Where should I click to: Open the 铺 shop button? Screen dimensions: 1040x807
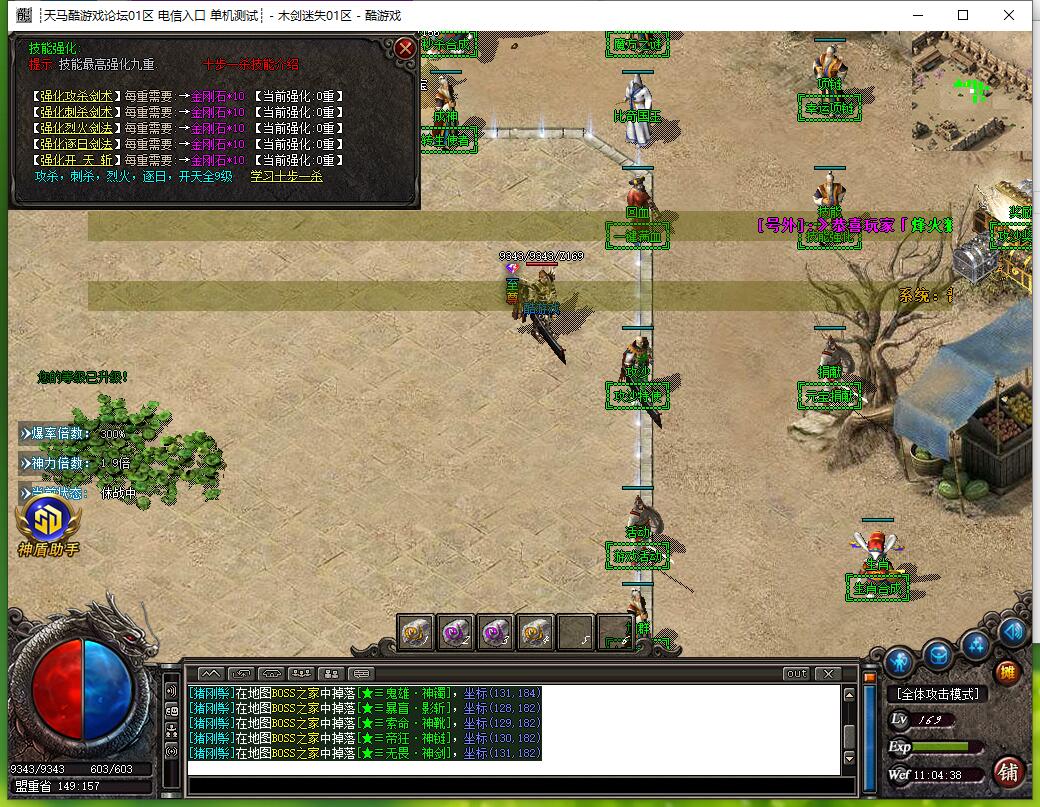point(1008,771)
